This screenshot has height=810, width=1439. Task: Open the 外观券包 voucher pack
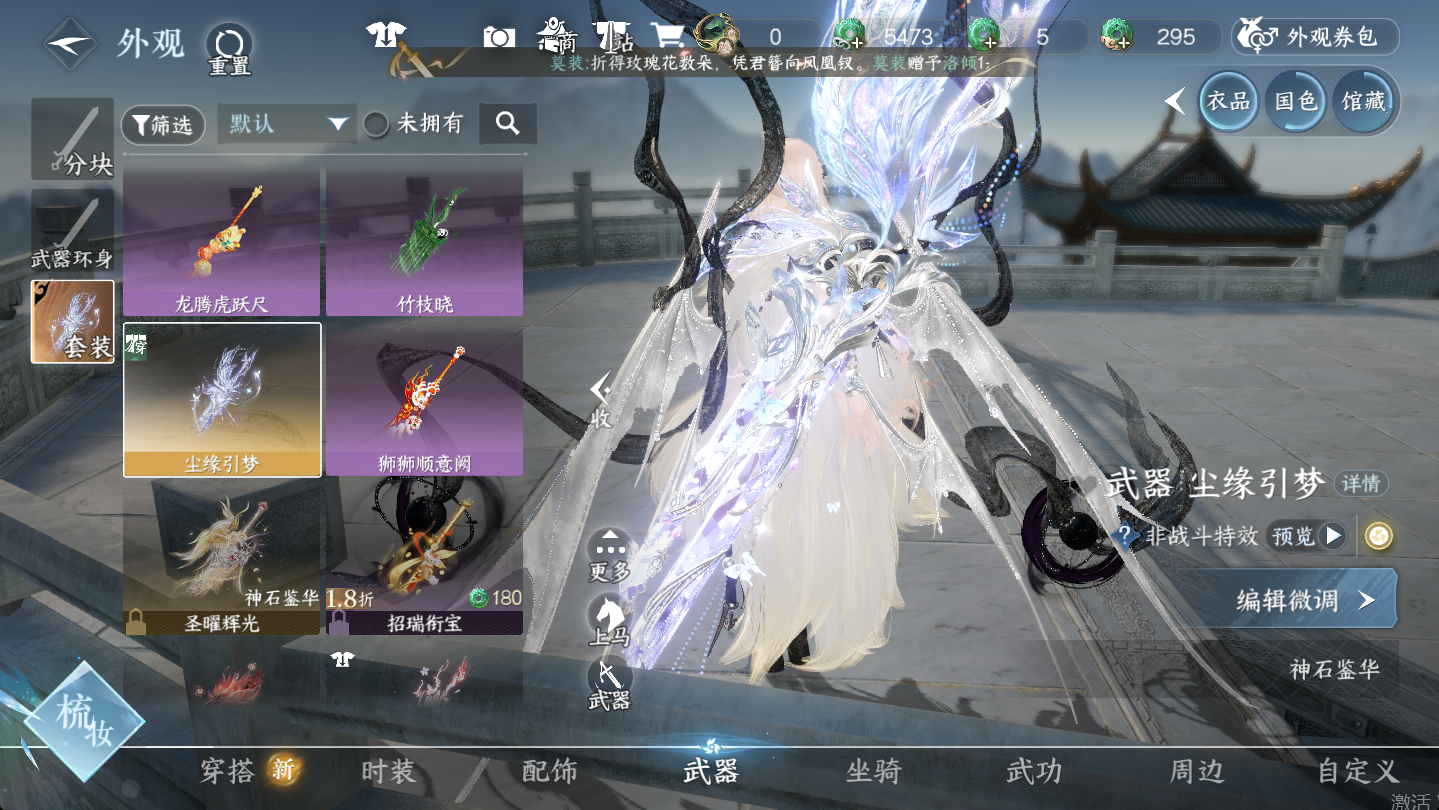[1315, 37]
